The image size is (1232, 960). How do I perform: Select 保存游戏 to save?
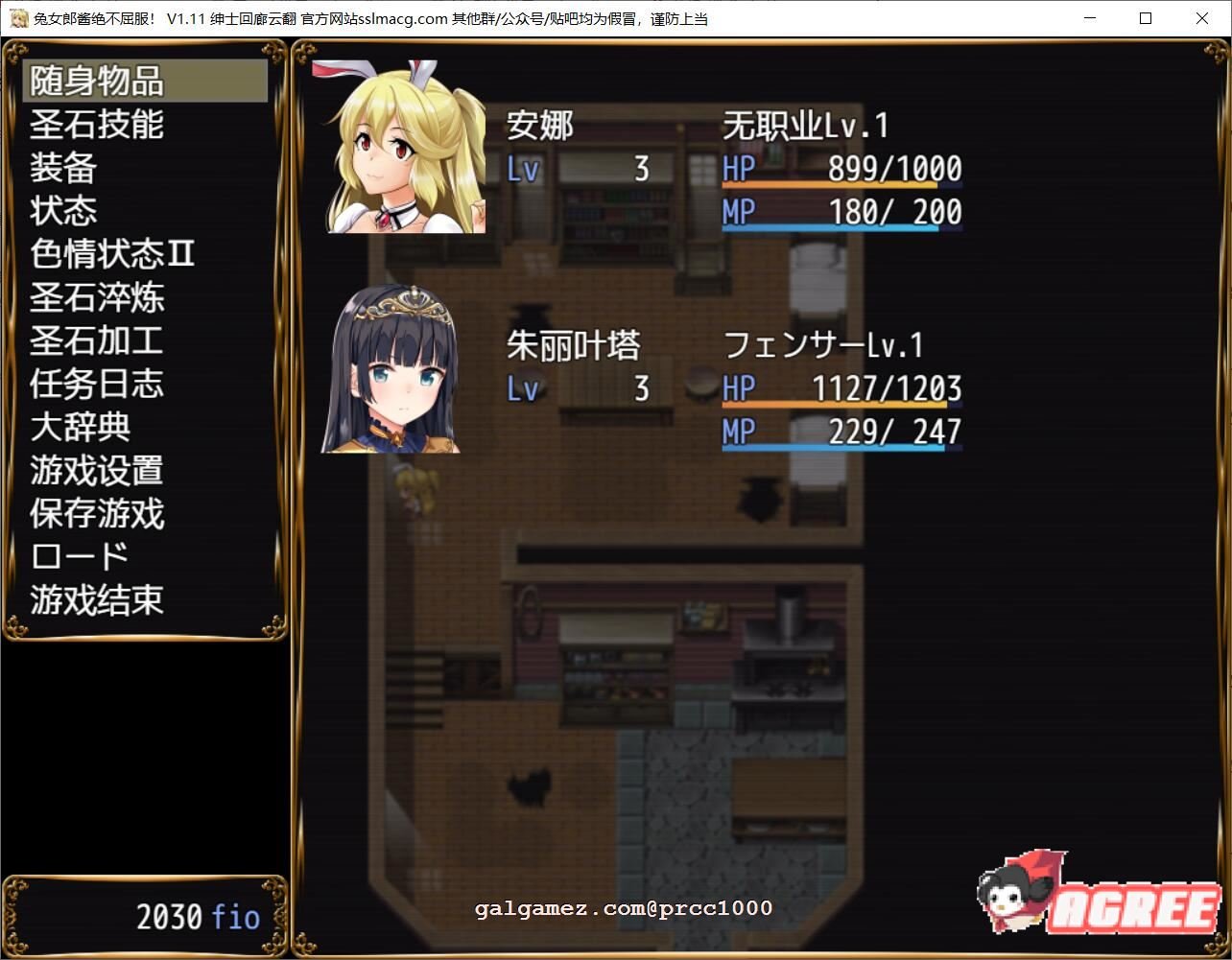[x=97, y=513]
